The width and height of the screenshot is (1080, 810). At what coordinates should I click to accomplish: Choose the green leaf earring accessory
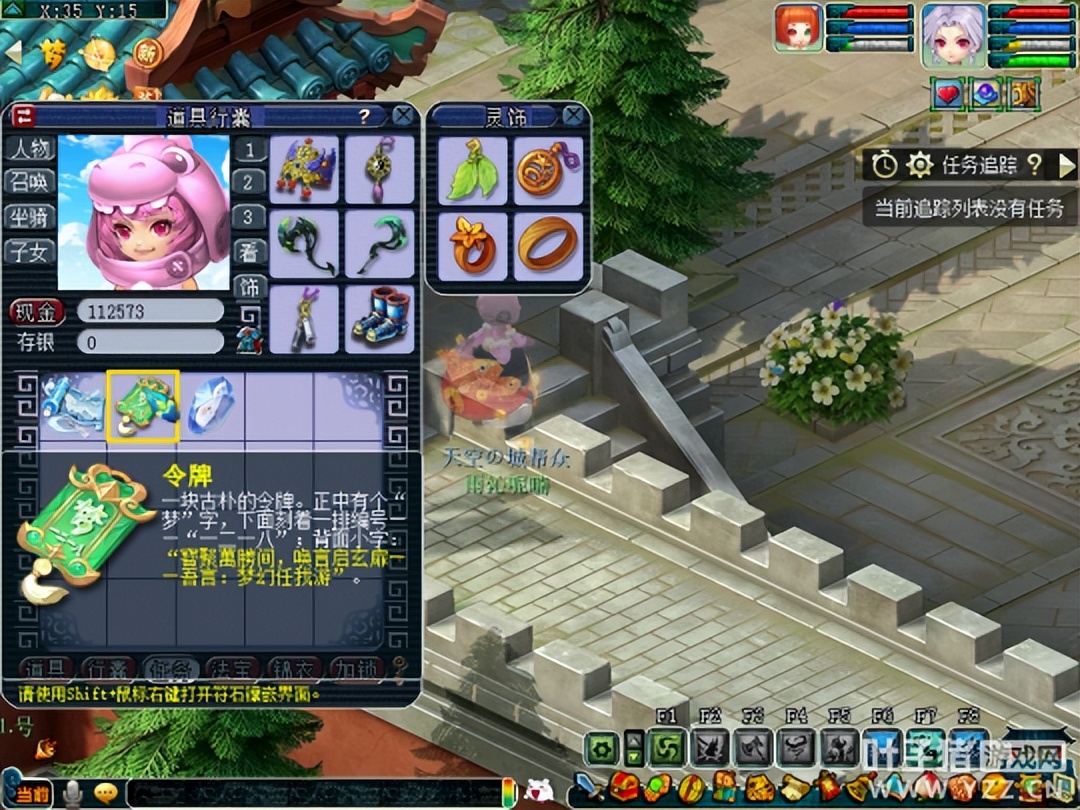pos(472,171)
